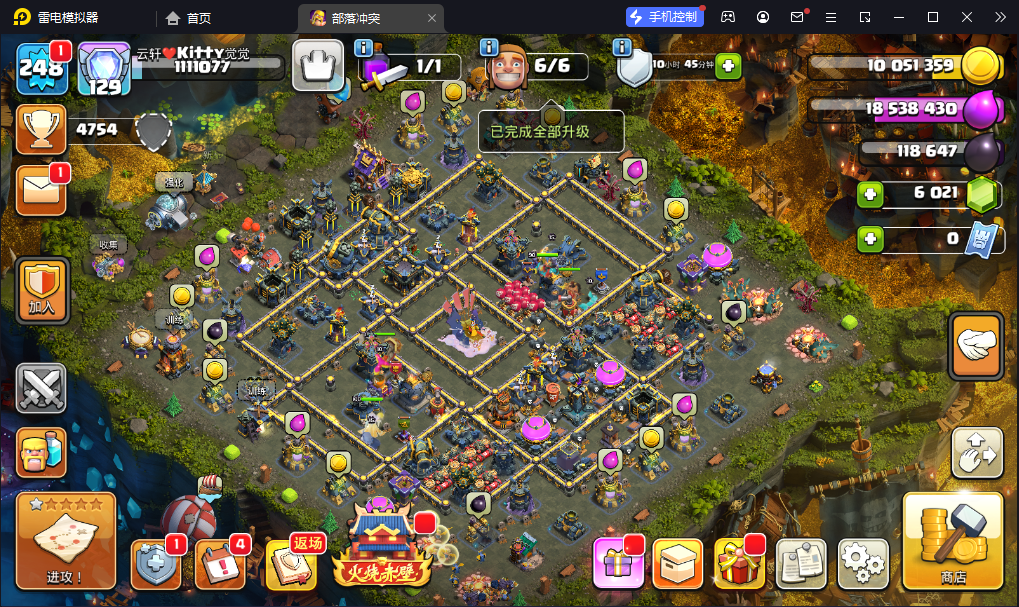
Task: Open the game settings gears
Action: (x=862, y=564)
